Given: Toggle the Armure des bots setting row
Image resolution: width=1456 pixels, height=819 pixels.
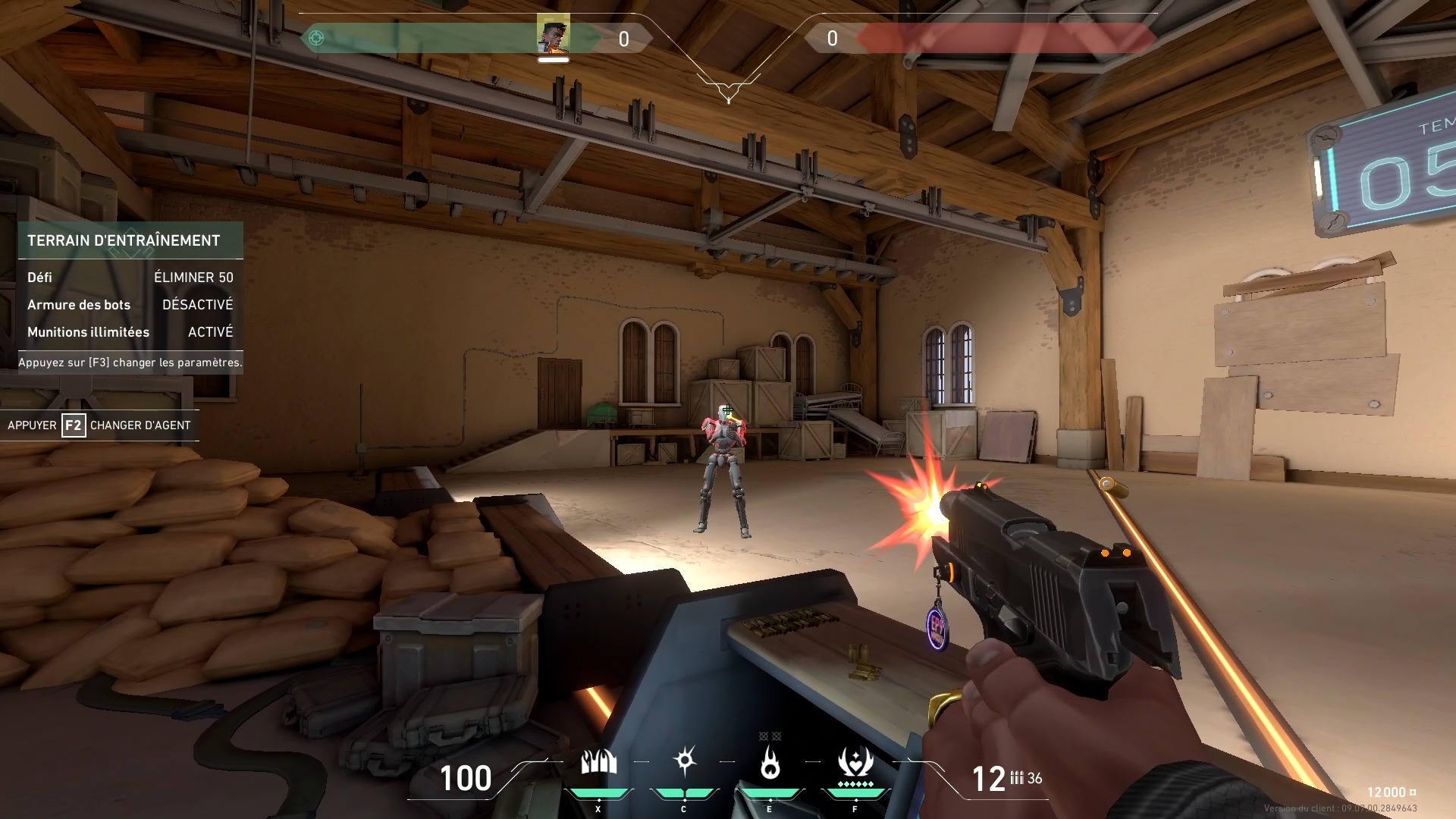Looking at the screenshot, I should 130,305.
